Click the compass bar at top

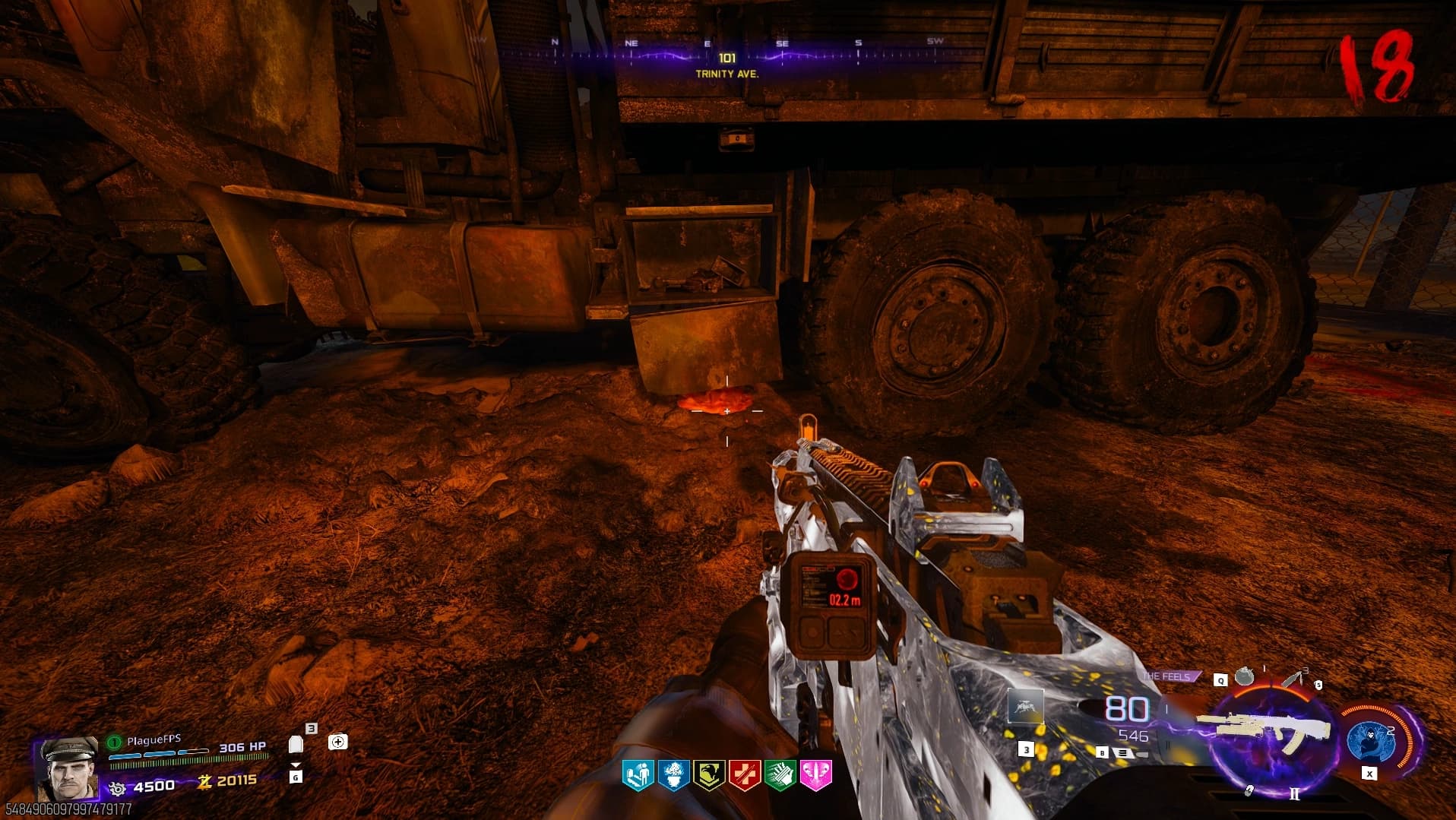coord(727,53)
